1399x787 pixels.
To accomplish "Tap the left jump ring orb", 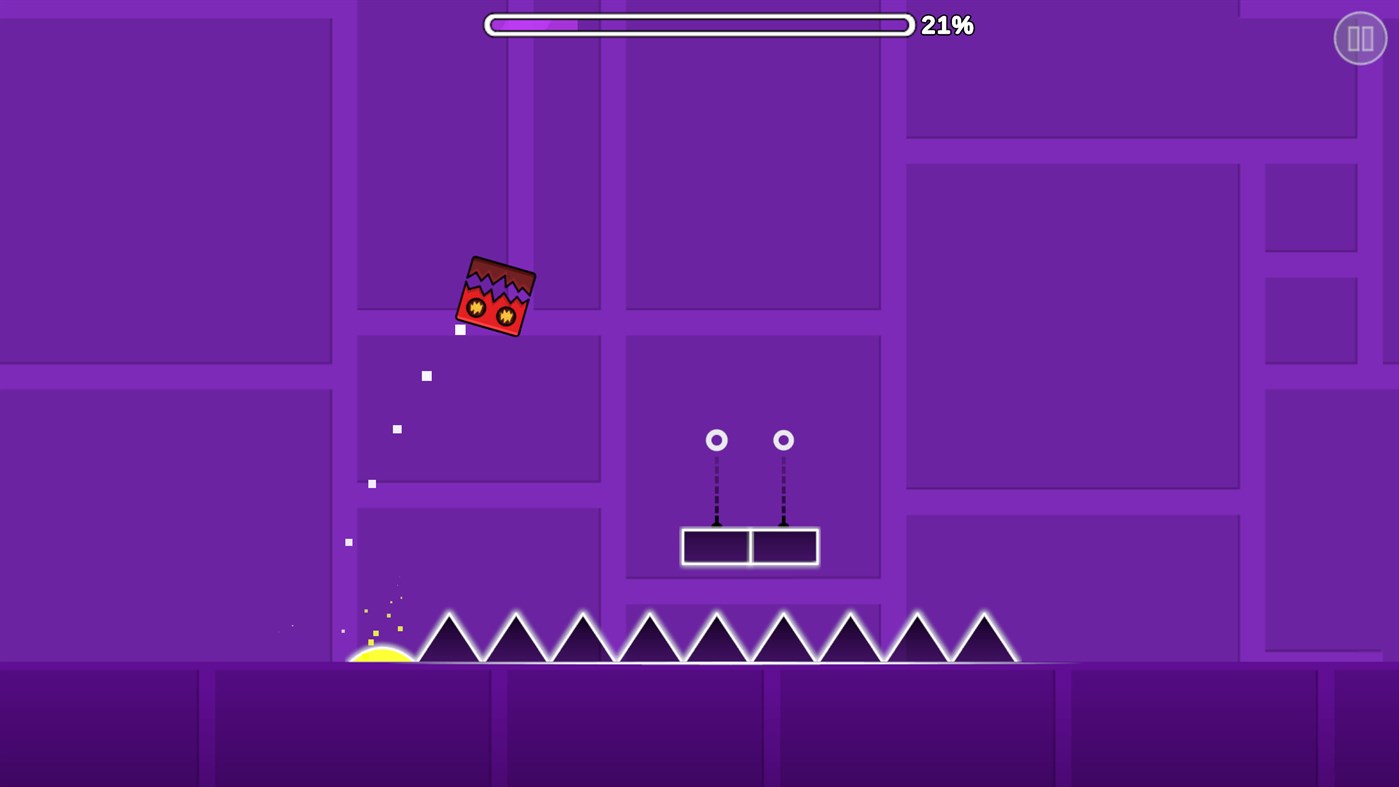I will click(x=717, y=439).
